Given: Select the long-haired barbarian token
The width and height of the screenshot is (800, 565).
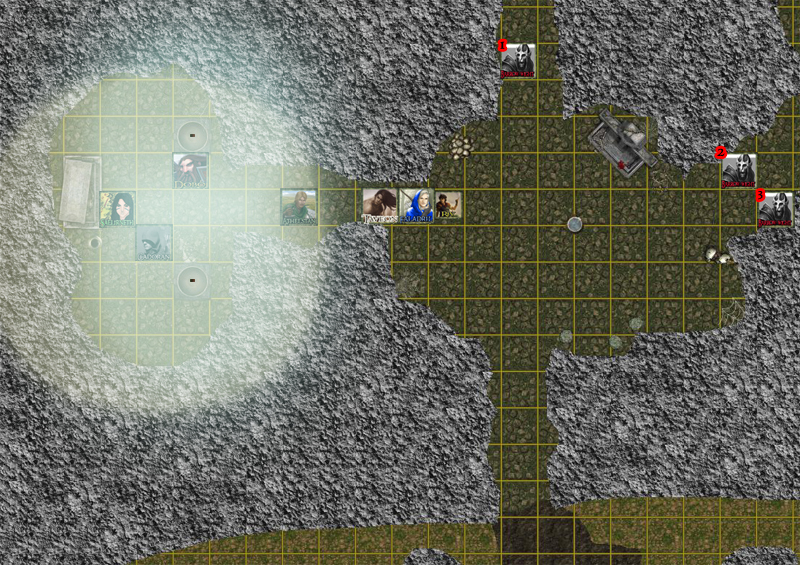Looking at the screenshot, I should tap(380, 206).
